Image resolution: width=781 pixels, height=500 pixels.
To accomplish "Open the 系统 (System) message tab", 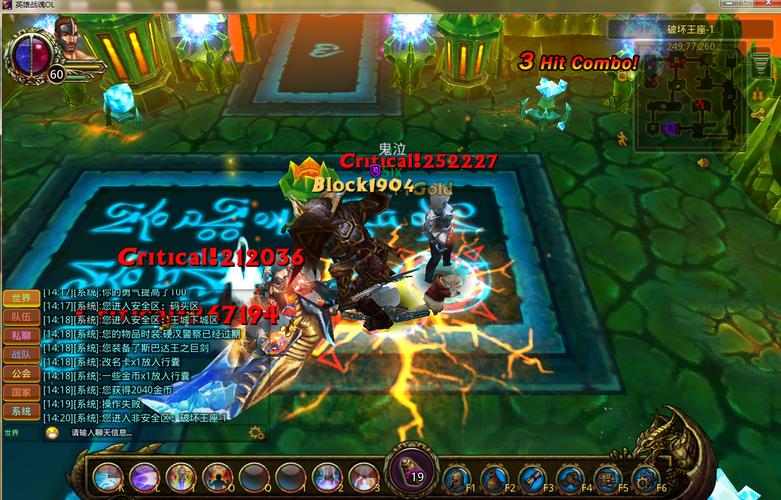I will tap(20, 411).
